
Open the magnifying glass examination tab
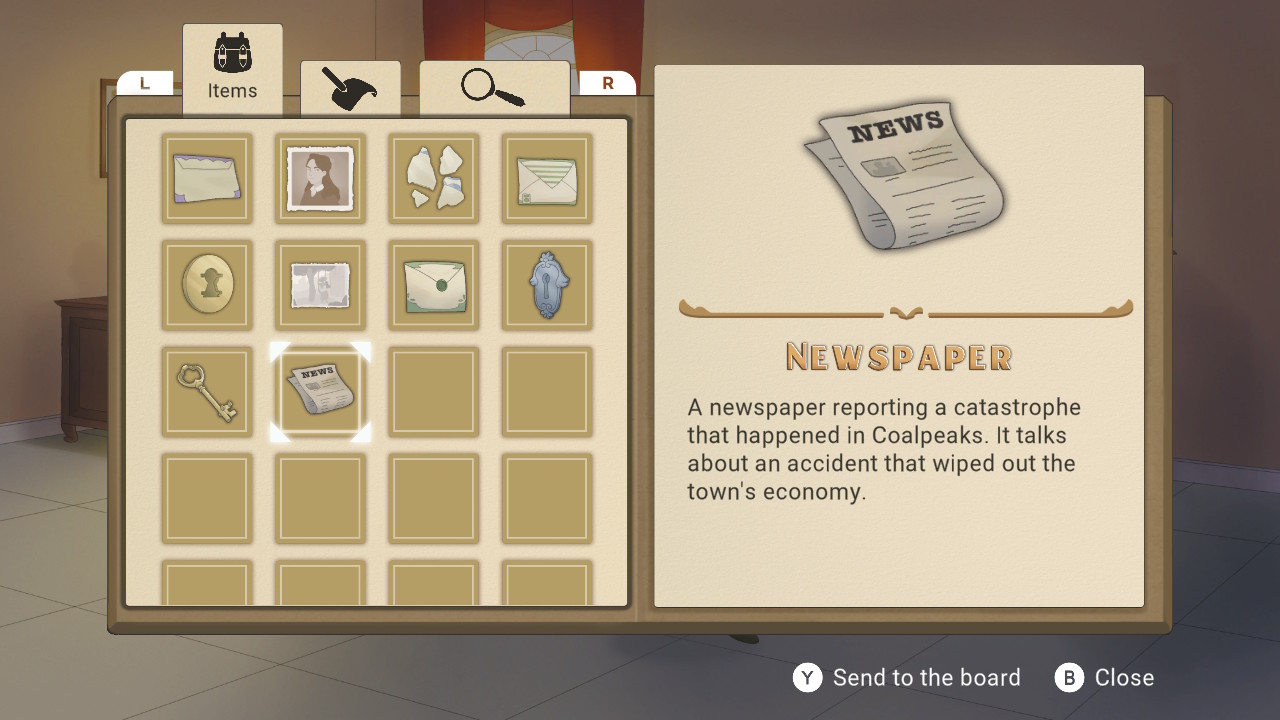coord(494,89)
